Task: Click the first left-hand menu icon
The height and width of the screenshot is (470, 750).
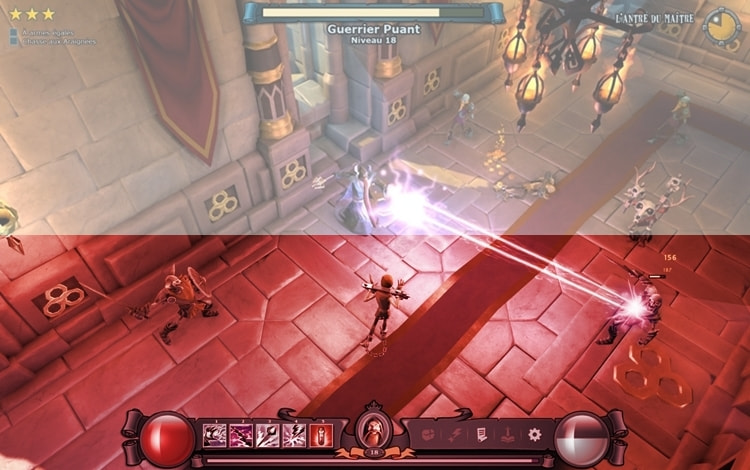Action: pos(427,435)
